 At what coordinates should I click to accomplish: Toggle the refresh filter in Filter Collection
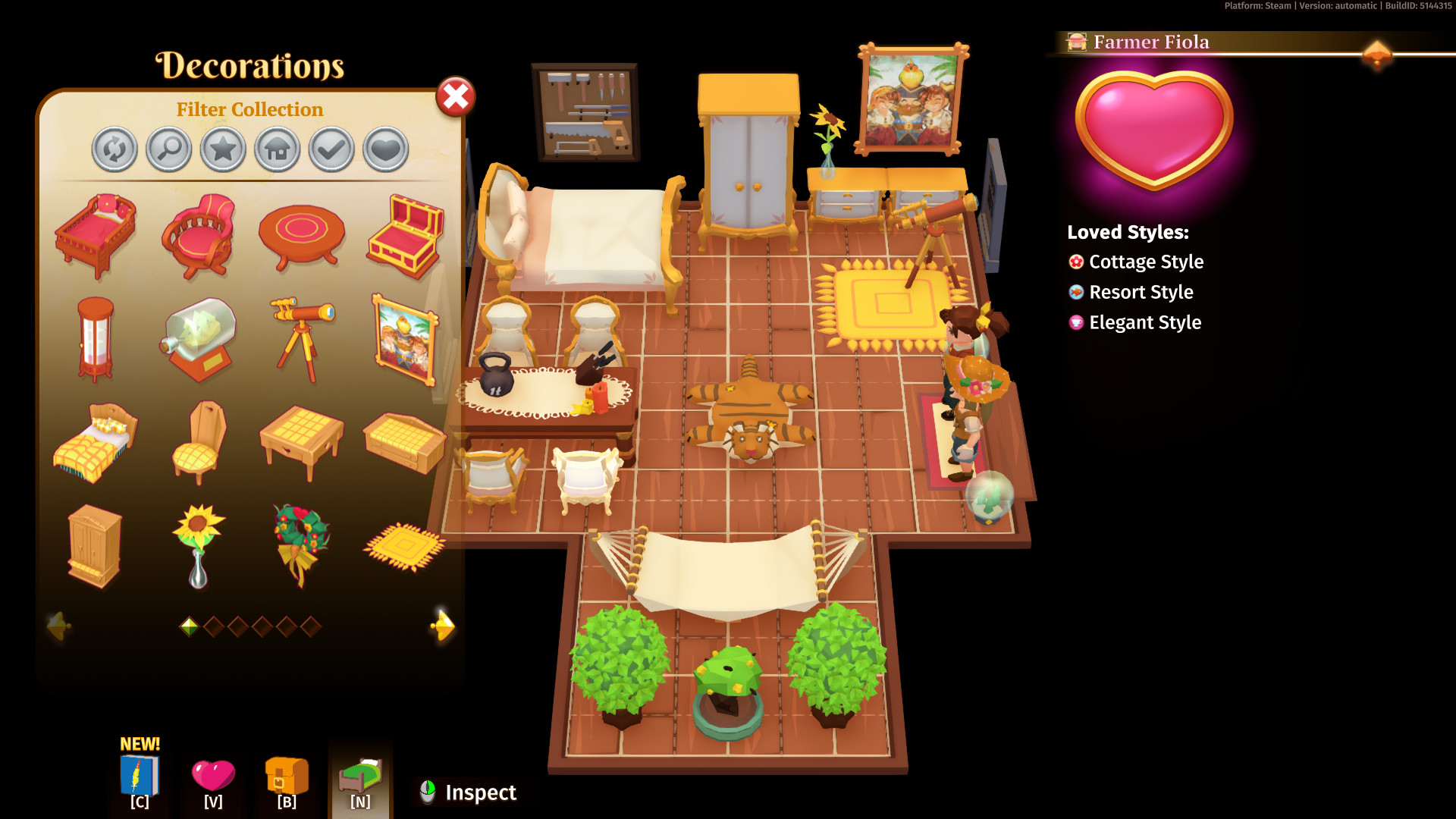point(115,149)
